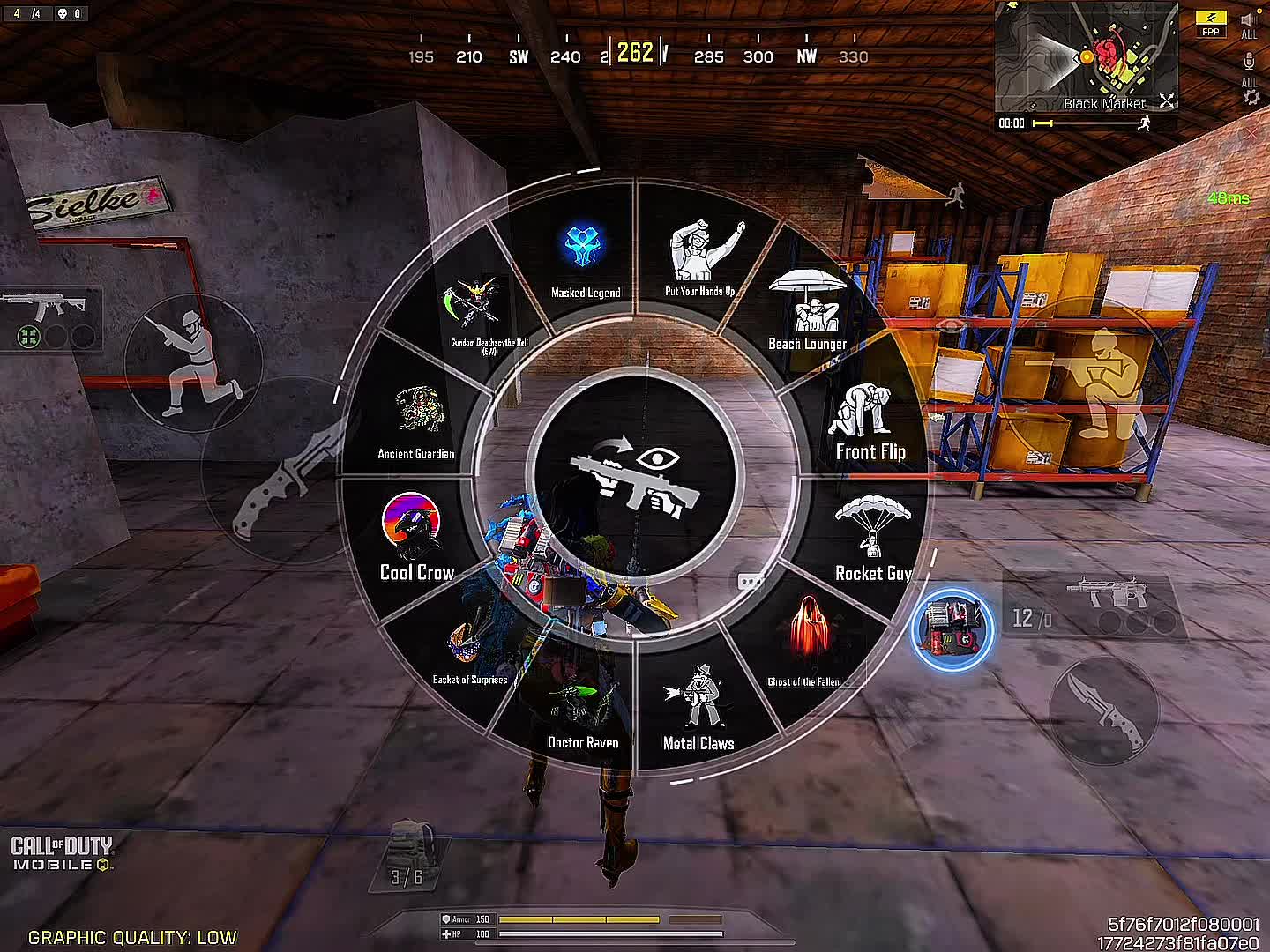This screenshot has height=952, width=1270.
Task: Choose the Put Your Hands Up emote
Action: click(701, 257)
